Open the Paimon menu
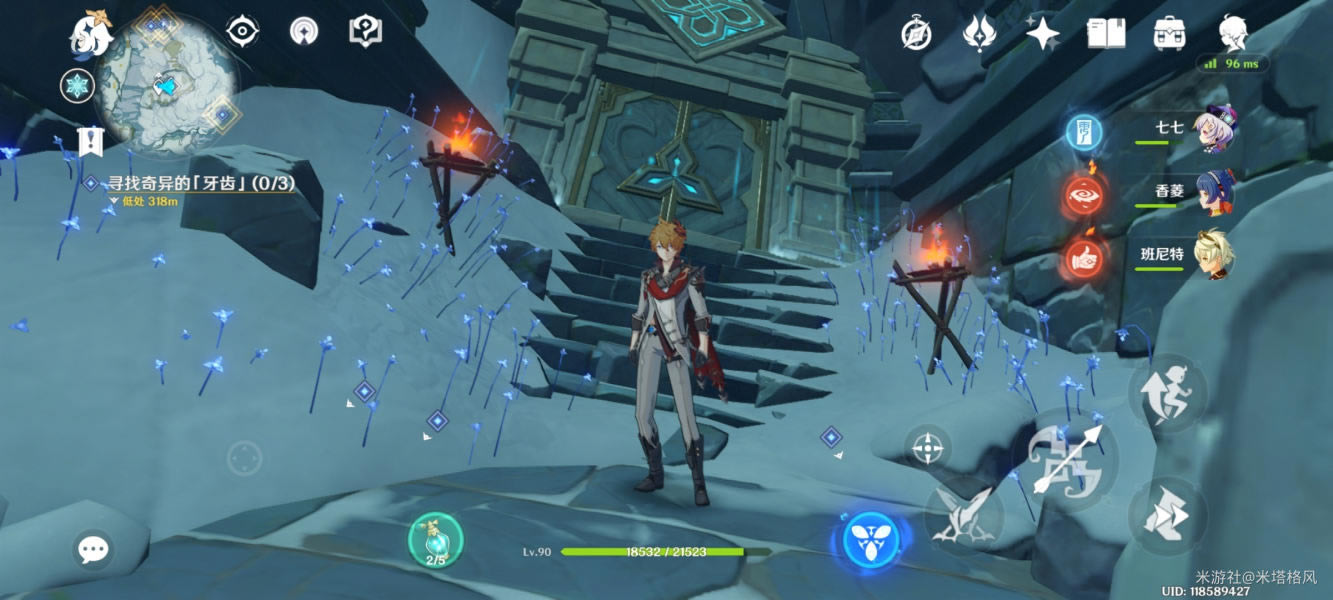 pyautogui.click(x=90, y=32)
